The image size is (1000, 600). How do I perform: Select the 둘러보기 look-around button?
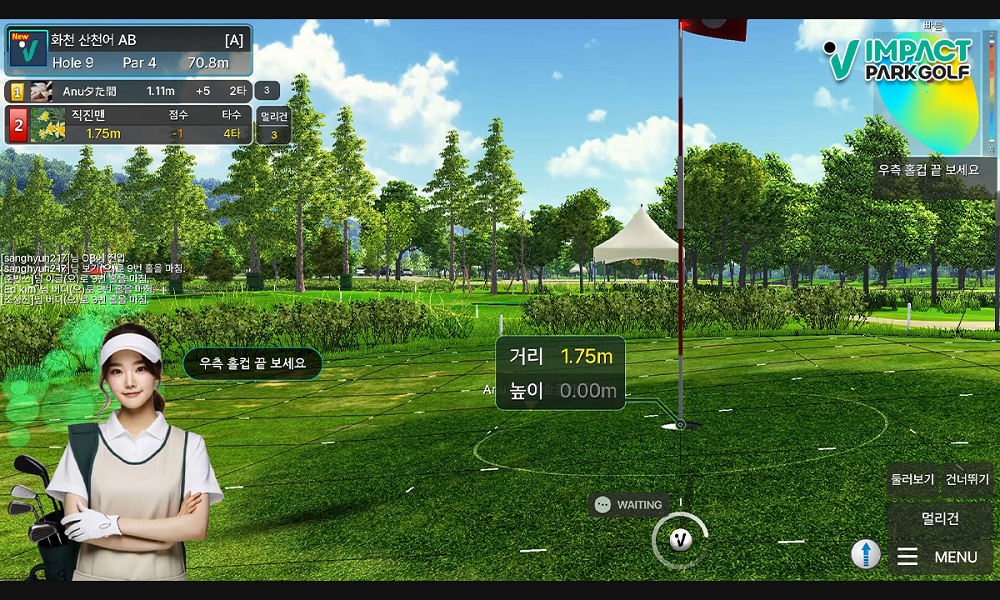[x=912, y=480]
